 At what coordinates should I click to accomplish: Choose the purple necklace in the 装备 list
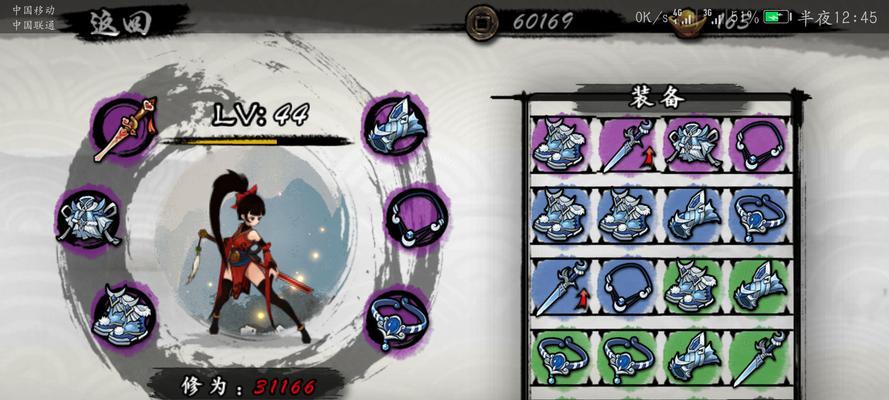tap(758, 143)
